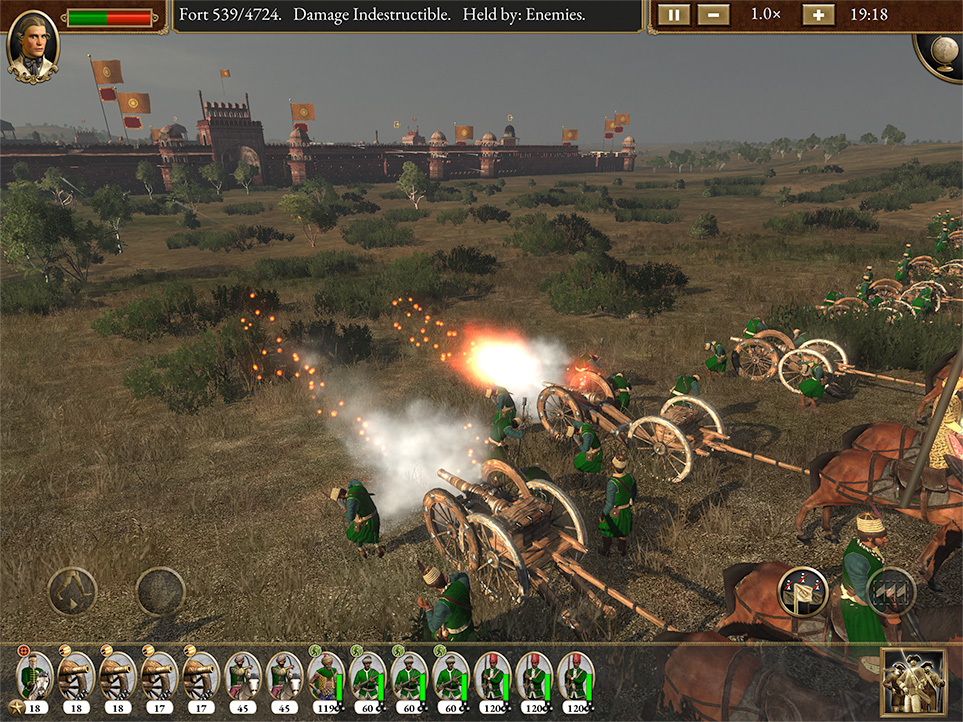Screen dimensions: 963x722
Task: Pause the battle
Action: (x=675, y=15)
